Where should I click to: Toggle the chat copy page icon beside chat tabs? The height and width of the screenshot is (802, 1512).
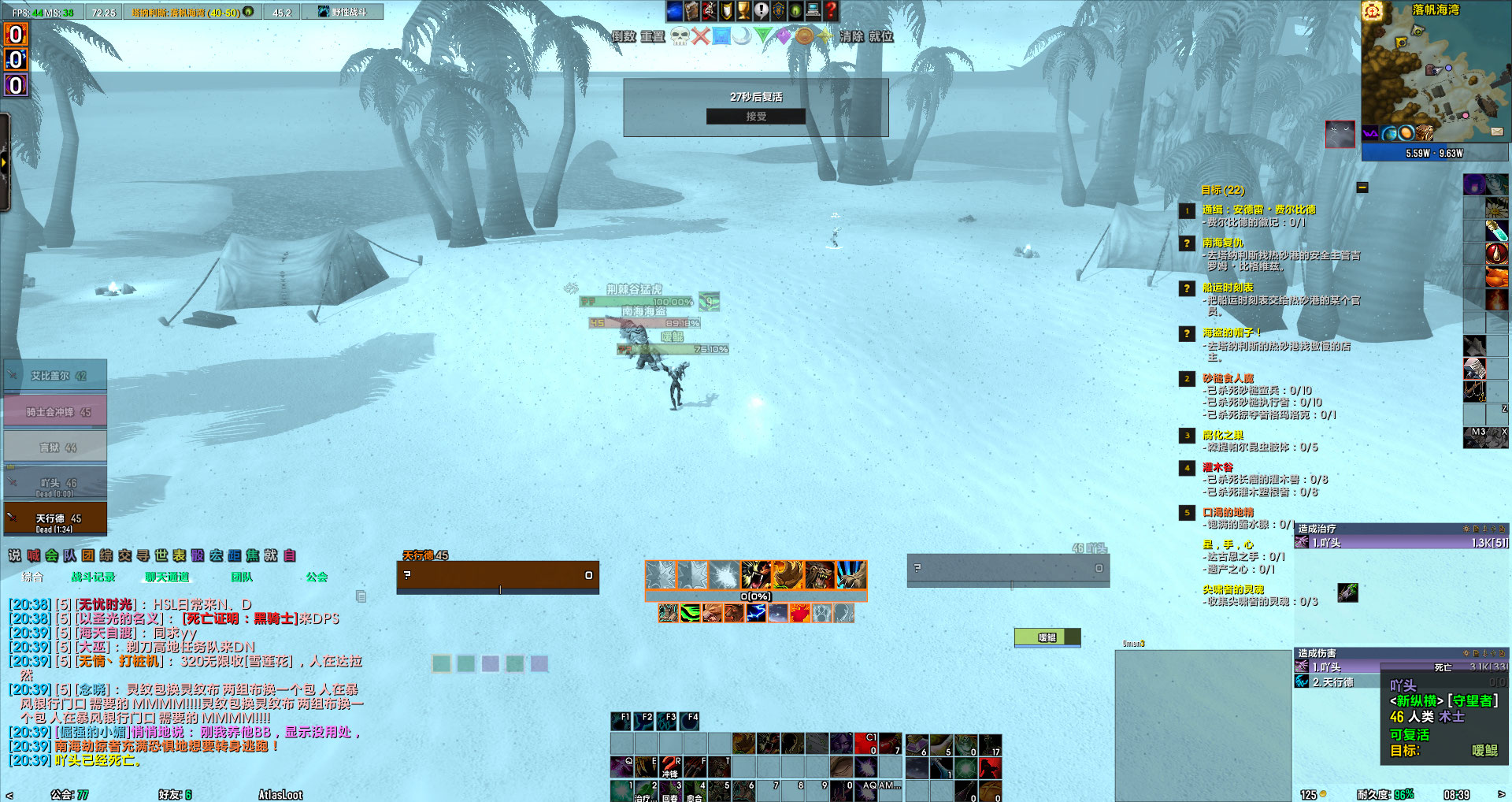[361, 597]
